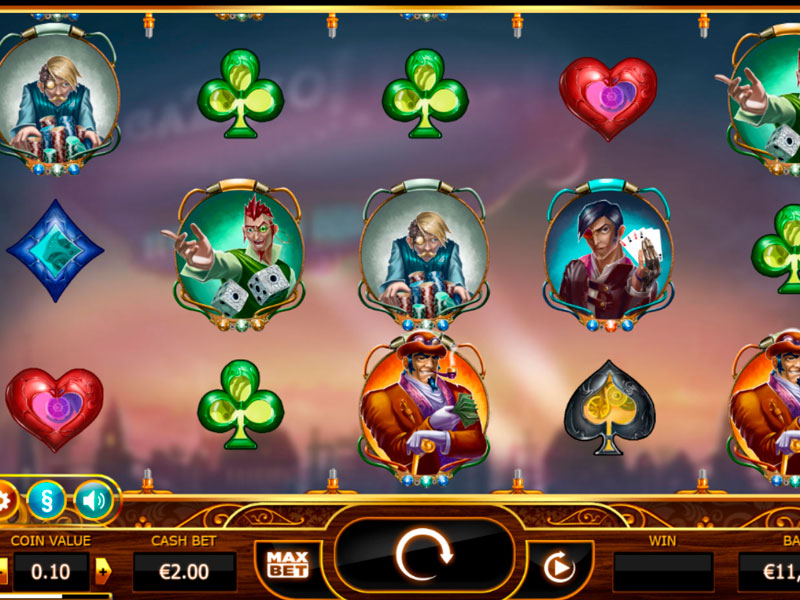
Task: Start autoplay with the round play button
Action: click(x=559, y=568)
